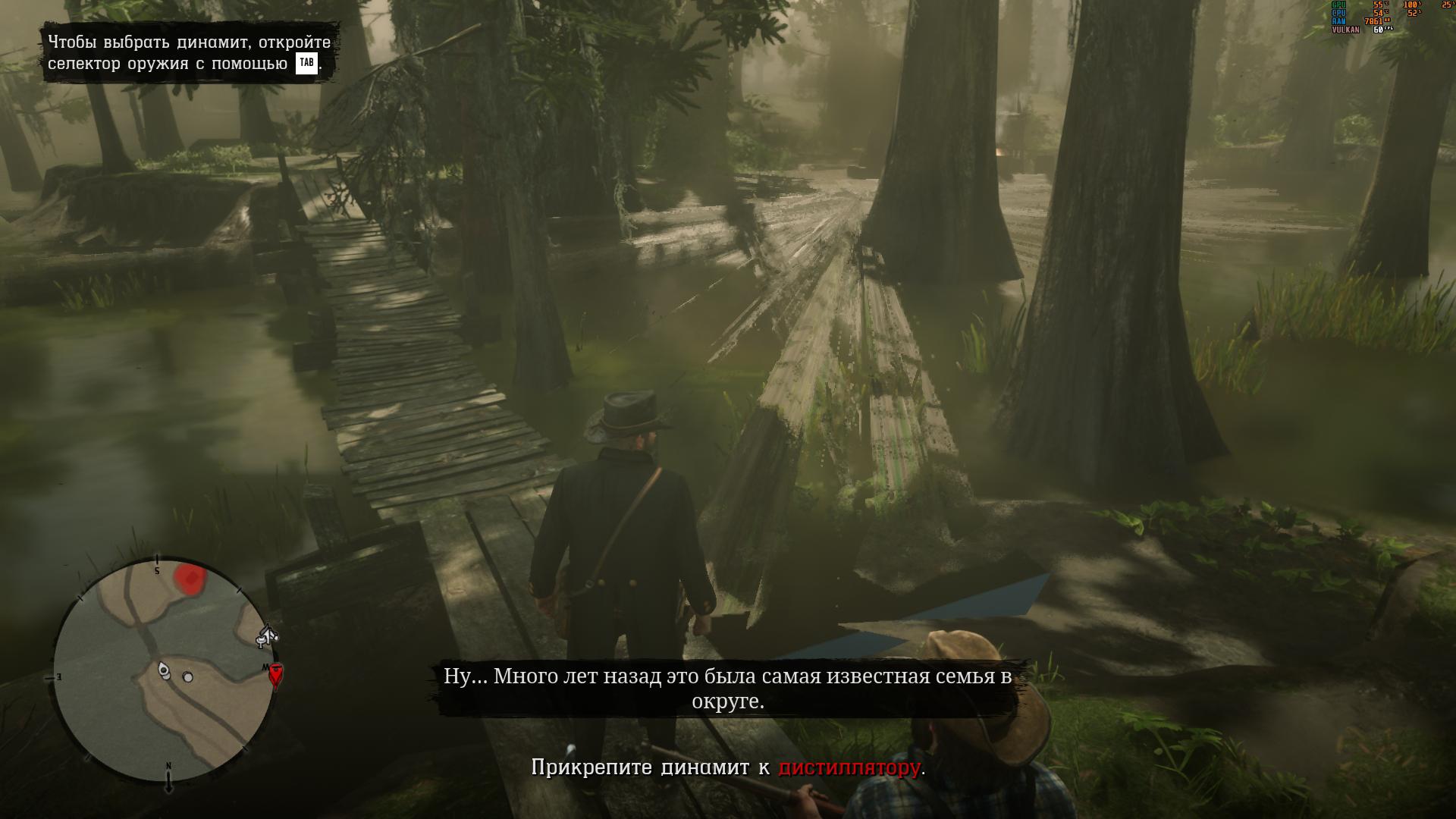Click the red waypoint pin on minimap edge
The image size is (1456, 819).
276,674
